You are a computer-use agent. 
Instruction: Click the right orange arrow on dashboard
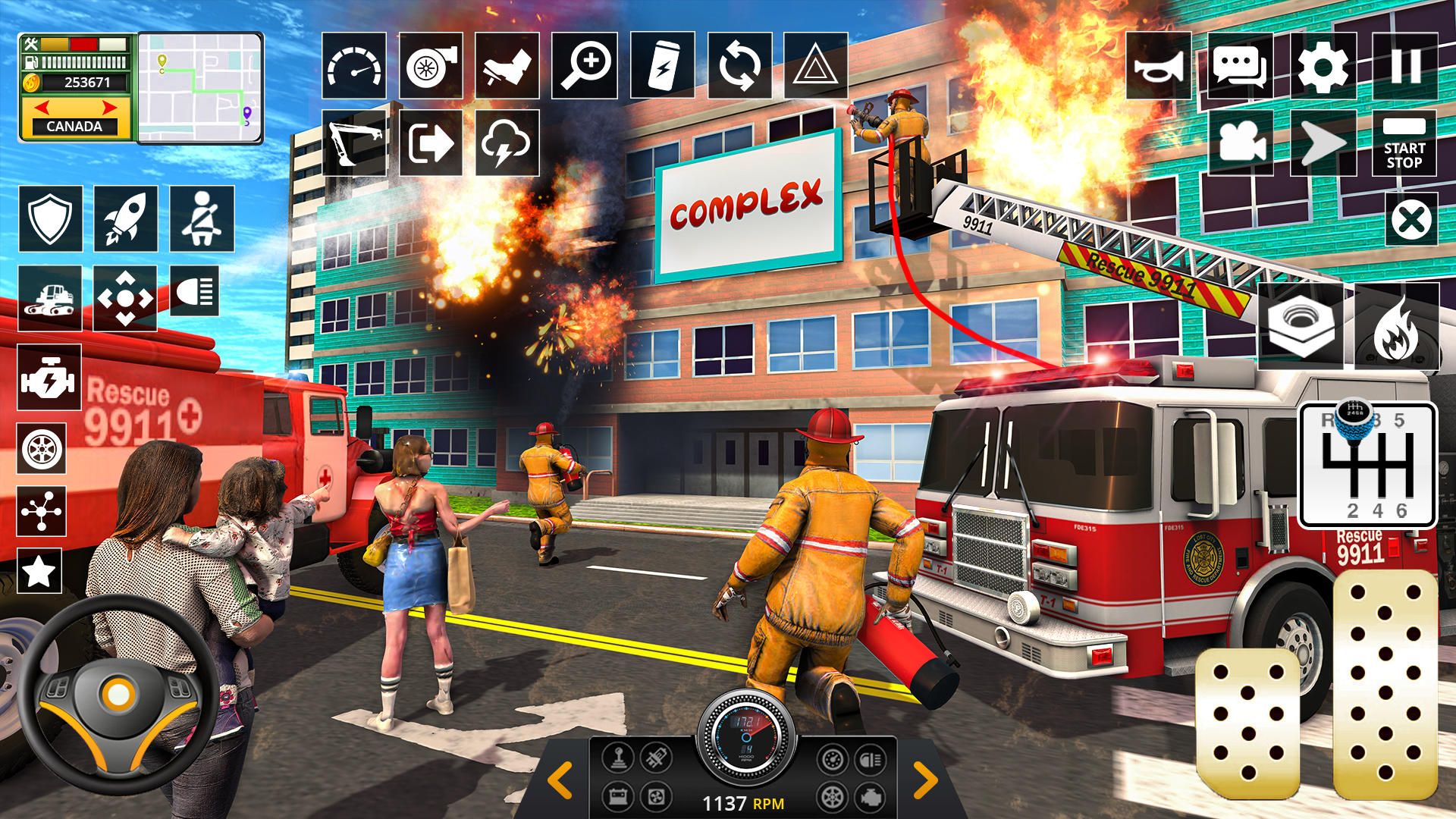[925, 780]
